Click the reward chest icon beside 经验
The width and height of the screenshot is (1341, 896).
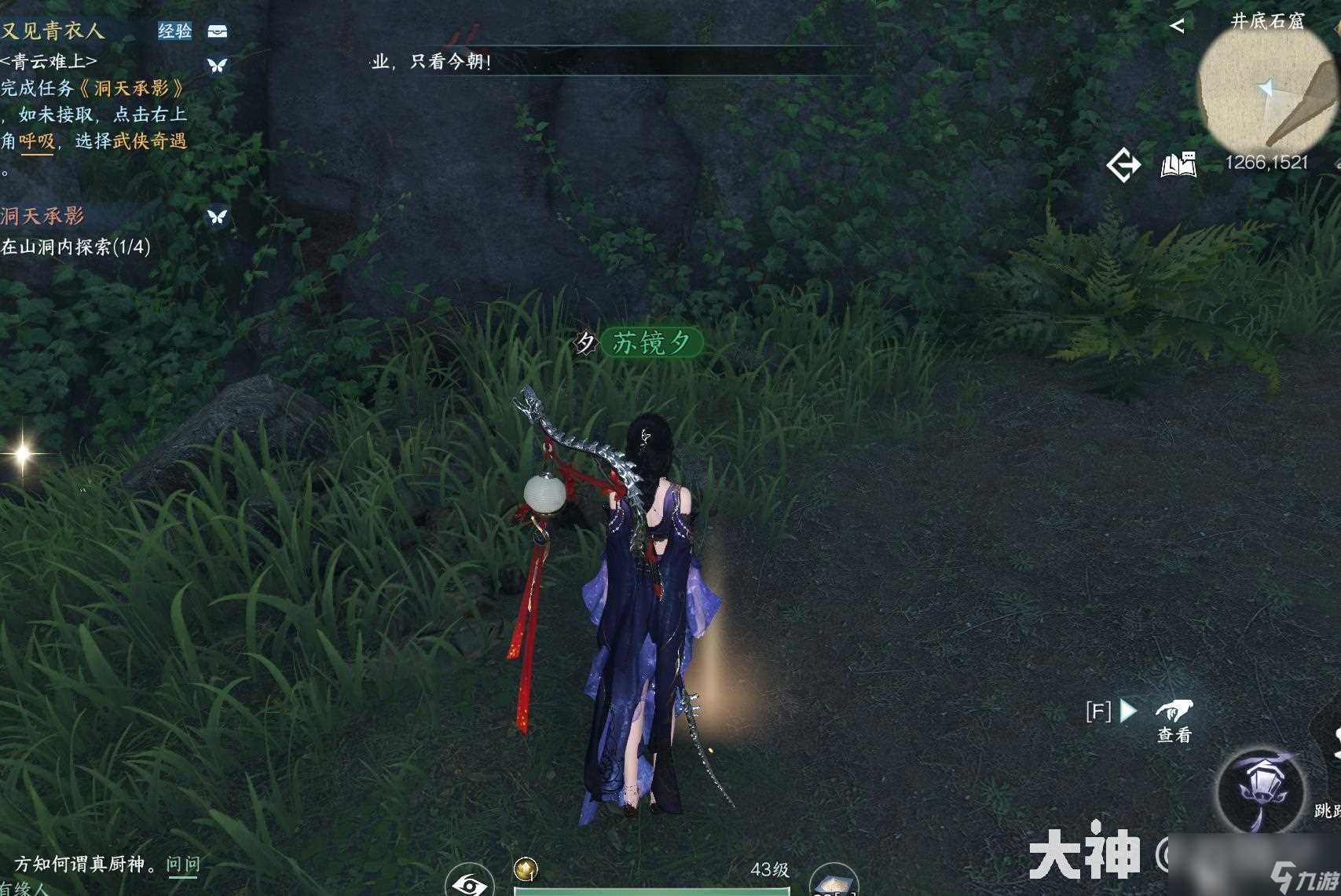pos(218,32)
